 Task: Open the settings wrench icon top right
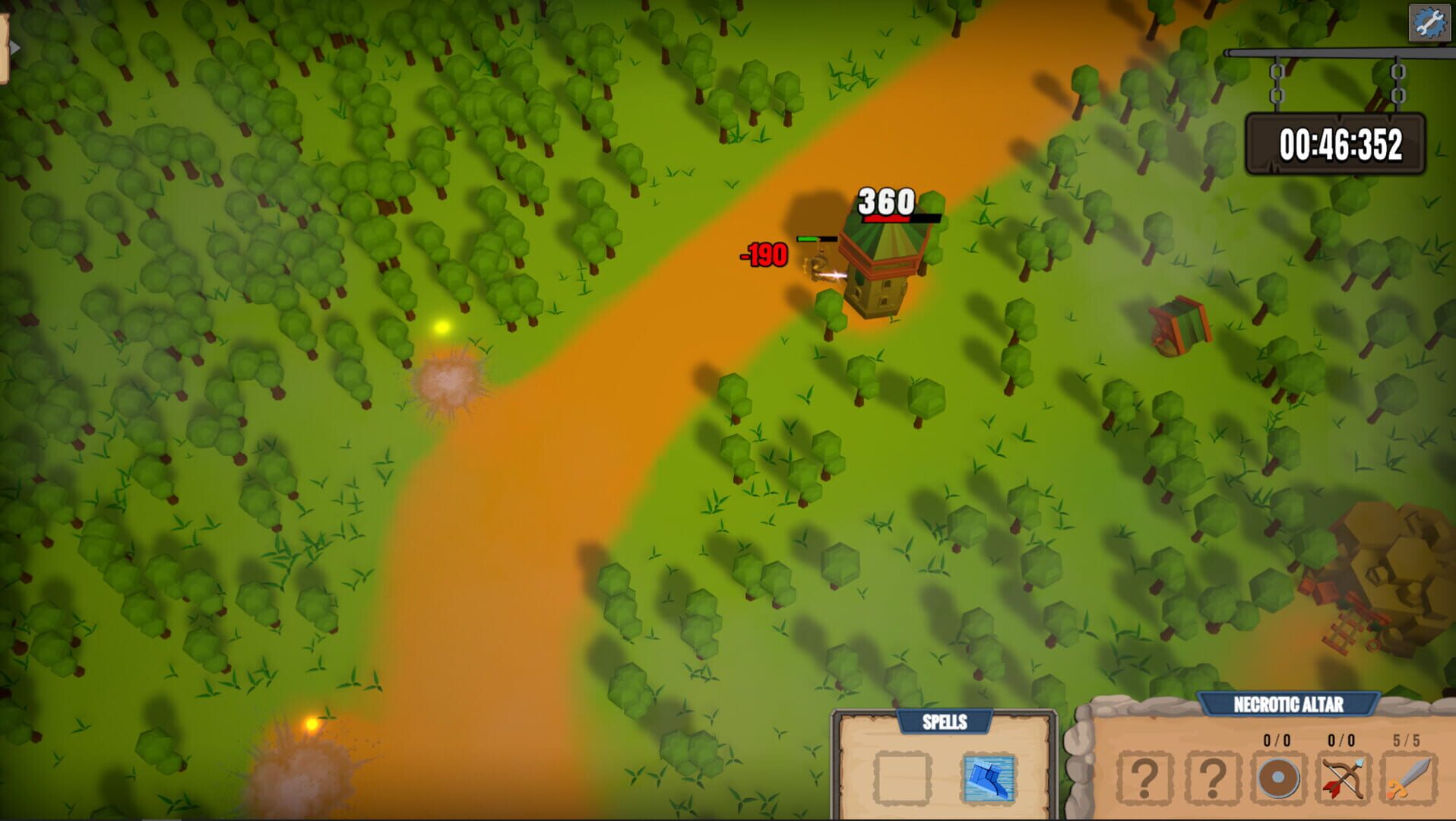1429,23
